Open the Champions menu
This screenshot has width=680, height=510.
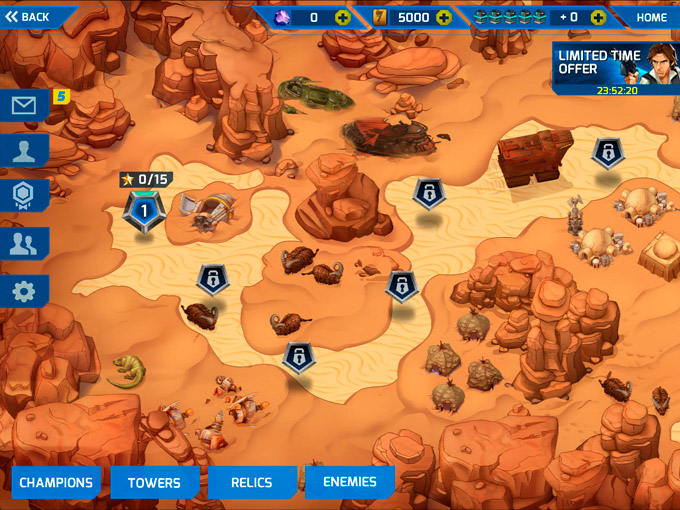coord(56,482)
